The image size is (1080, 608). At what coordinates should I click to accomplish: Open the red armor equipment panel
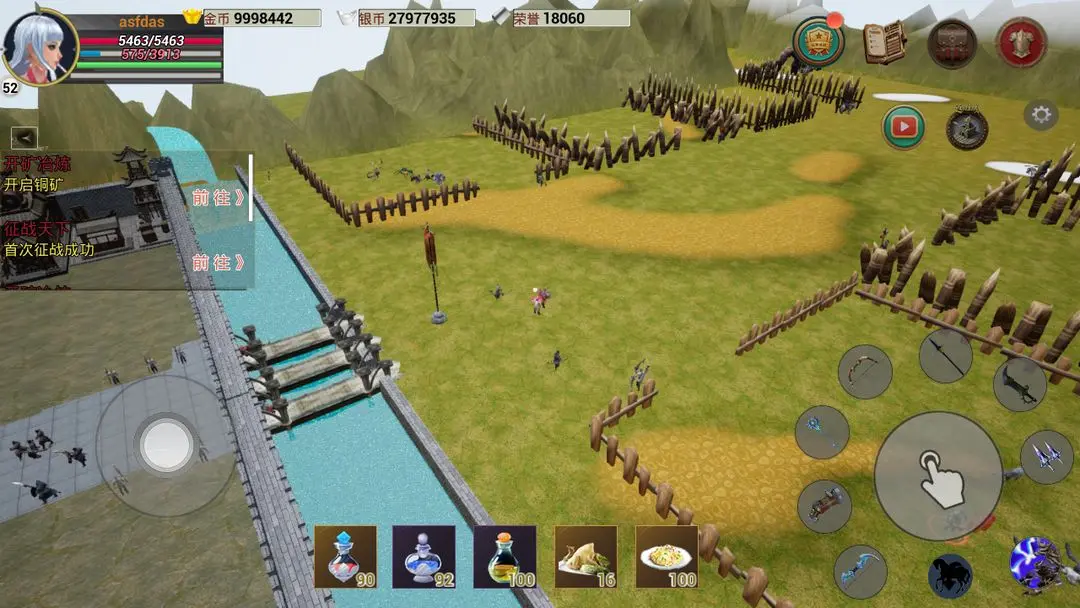tap(1021, 43)
